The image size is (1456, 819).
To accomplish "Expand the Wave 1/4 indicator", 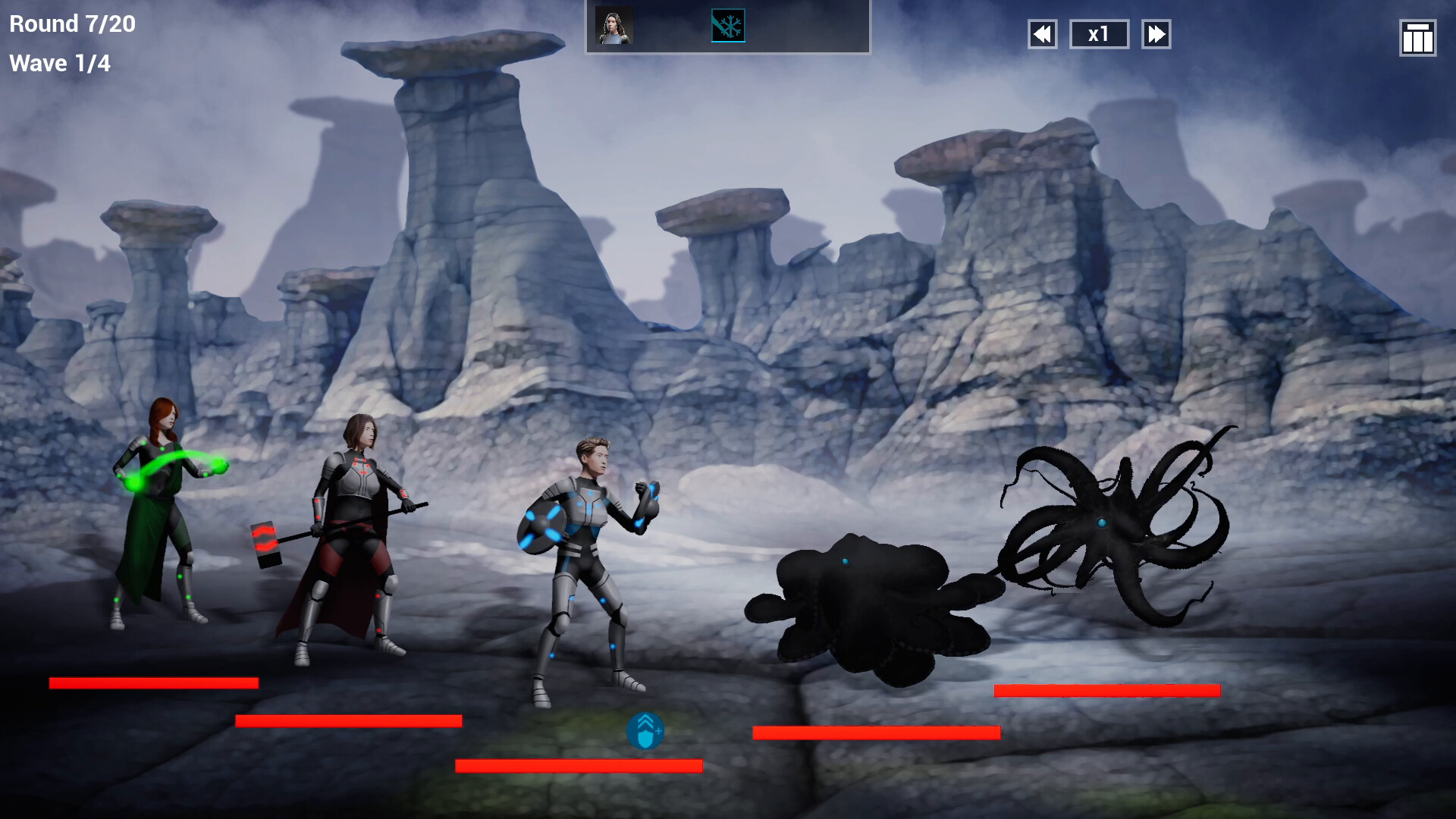I will pyautogui.click(x=61, y=63).
